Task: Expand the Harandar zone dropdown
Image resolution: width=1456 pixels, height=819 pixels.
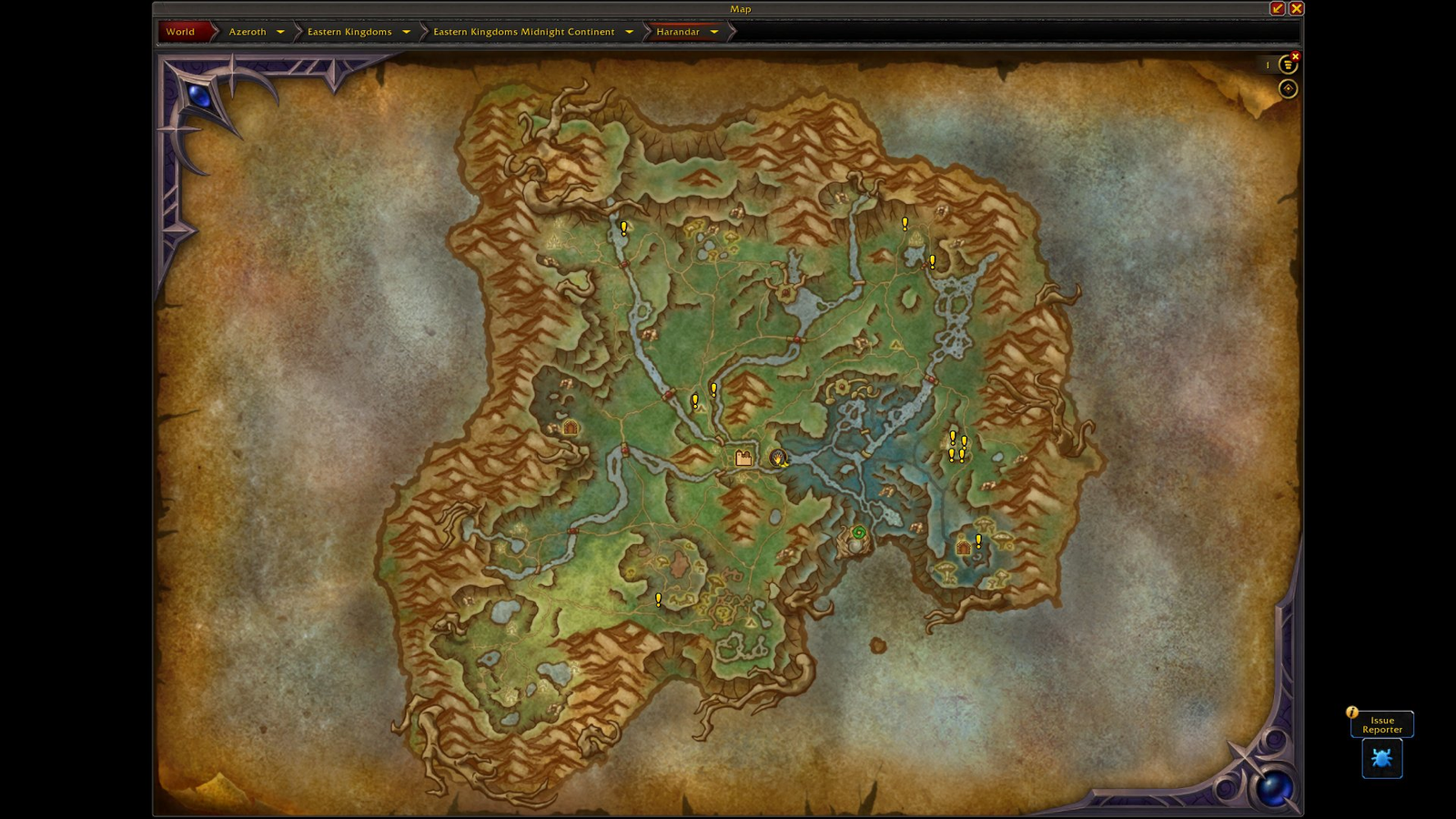Action: 714,31
